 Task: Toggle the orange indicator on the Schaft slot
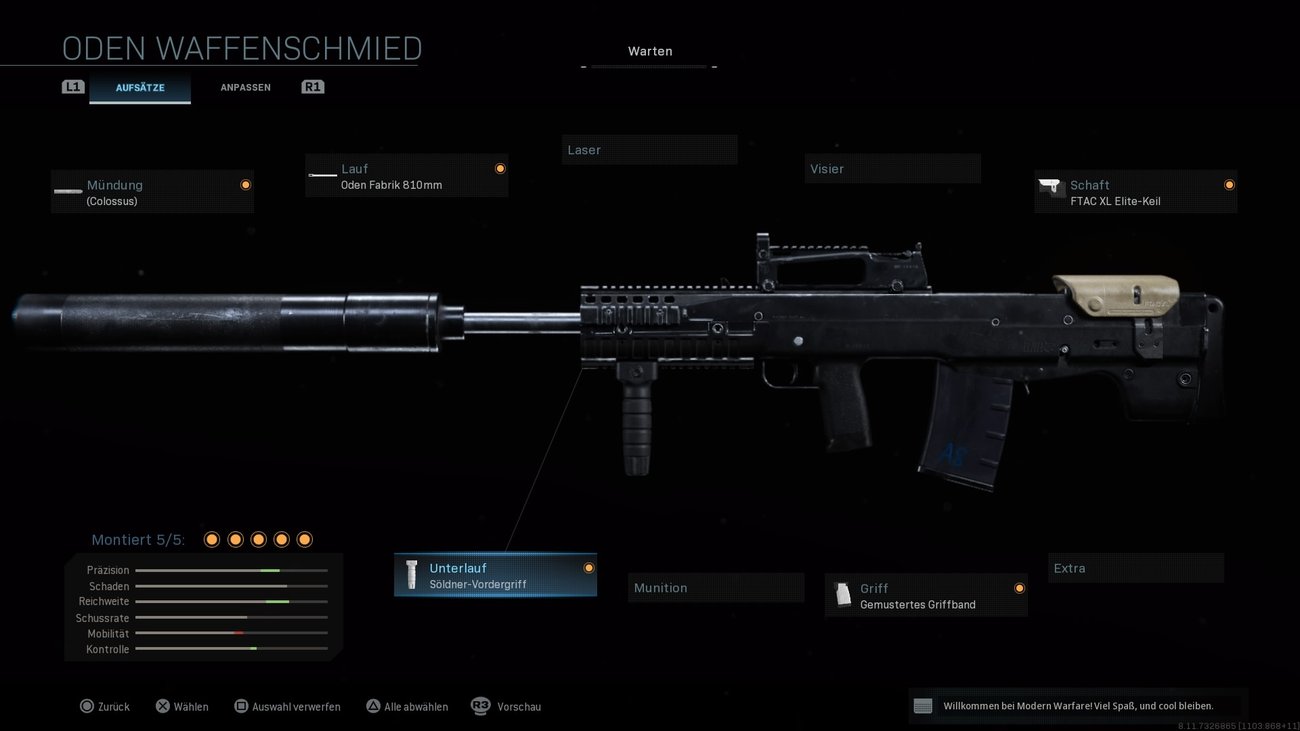[1229, 184]
